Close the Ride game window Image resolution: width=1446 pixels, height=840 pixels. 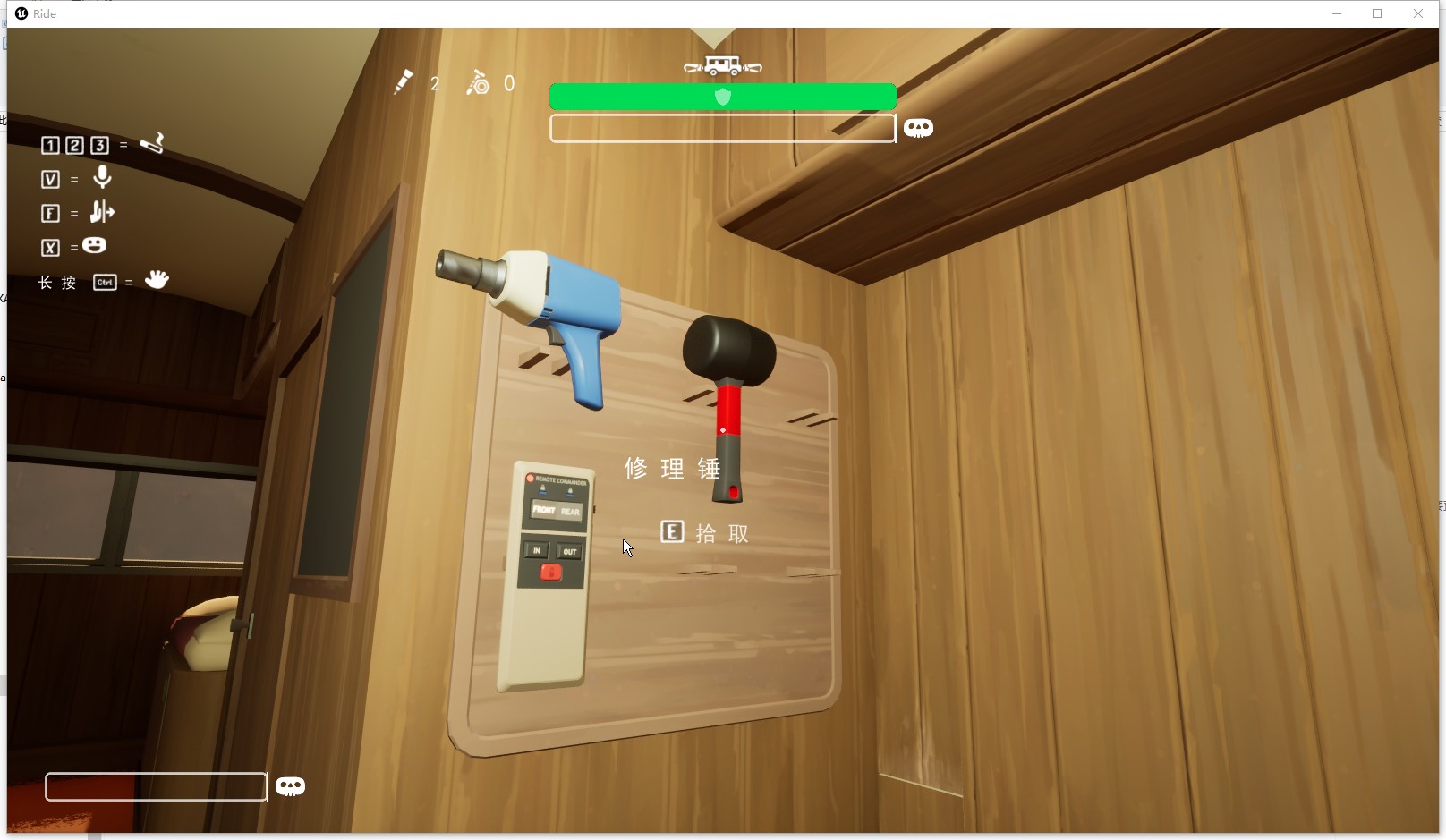click(x=1418, y=13)
